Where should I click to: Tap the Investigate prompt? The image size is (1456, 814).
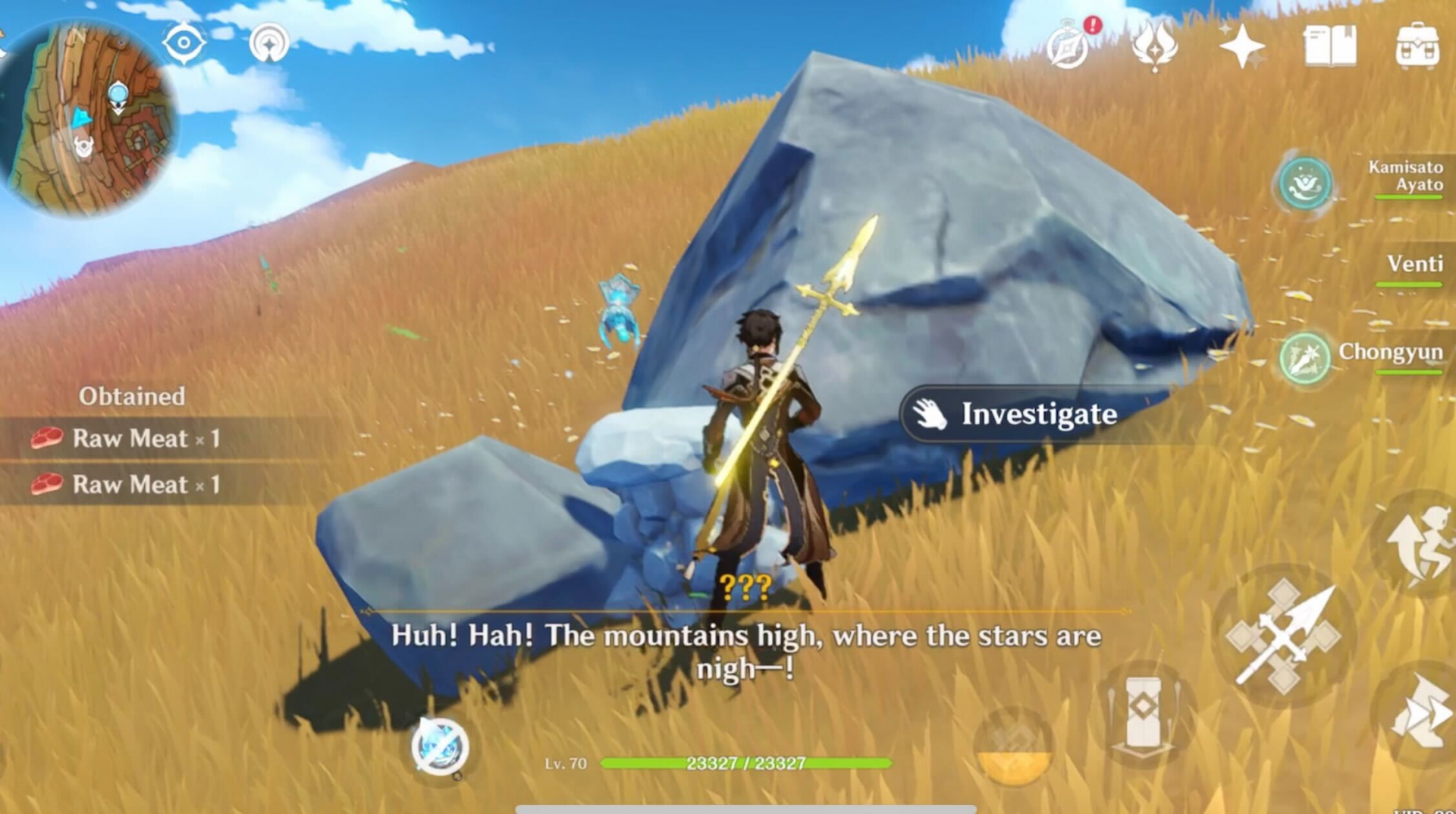click(1016, 414)
